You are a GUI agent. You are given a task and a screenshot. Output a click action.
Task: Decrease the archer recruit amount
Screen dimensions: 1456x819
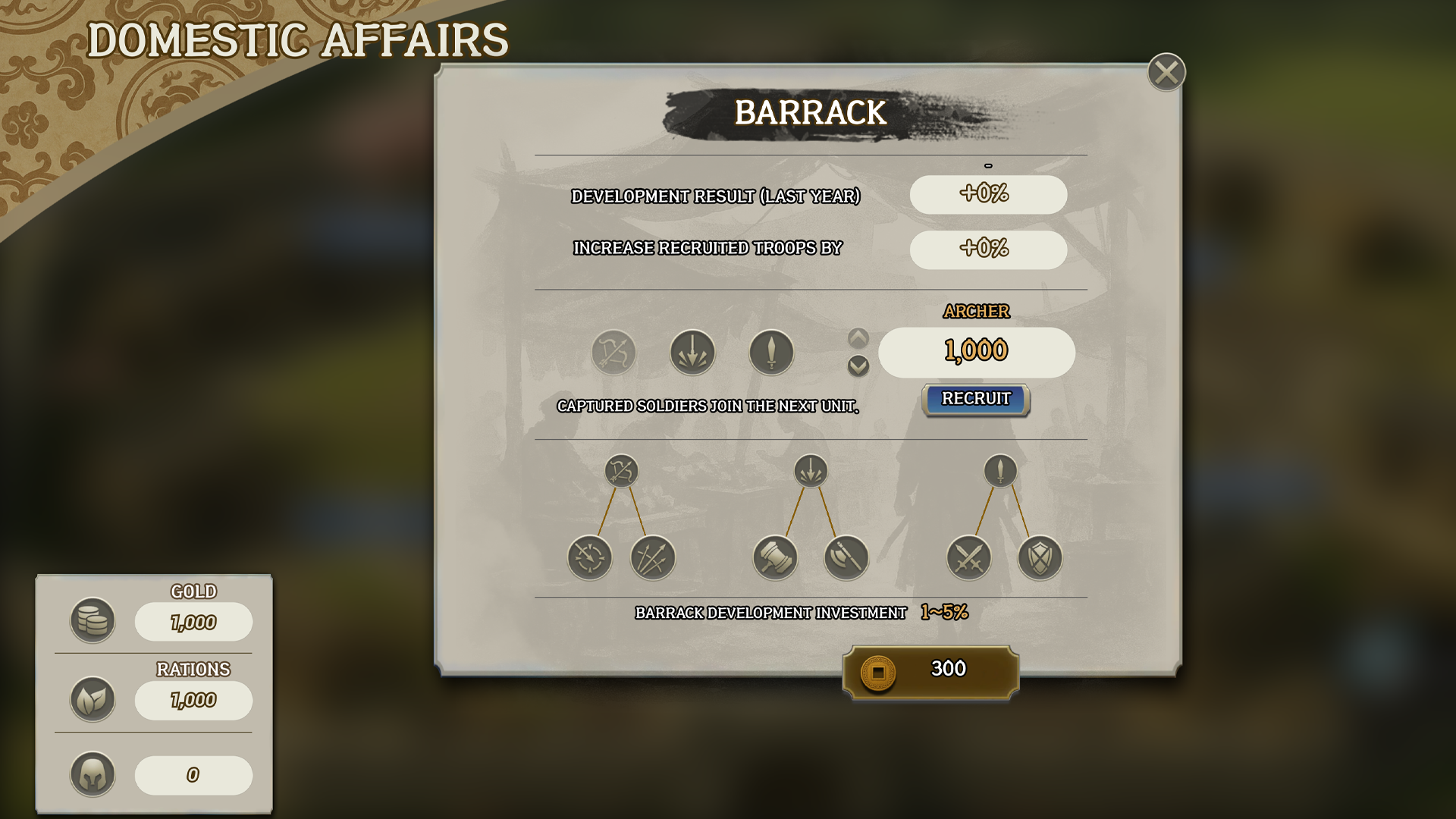(x=858, y=367)
